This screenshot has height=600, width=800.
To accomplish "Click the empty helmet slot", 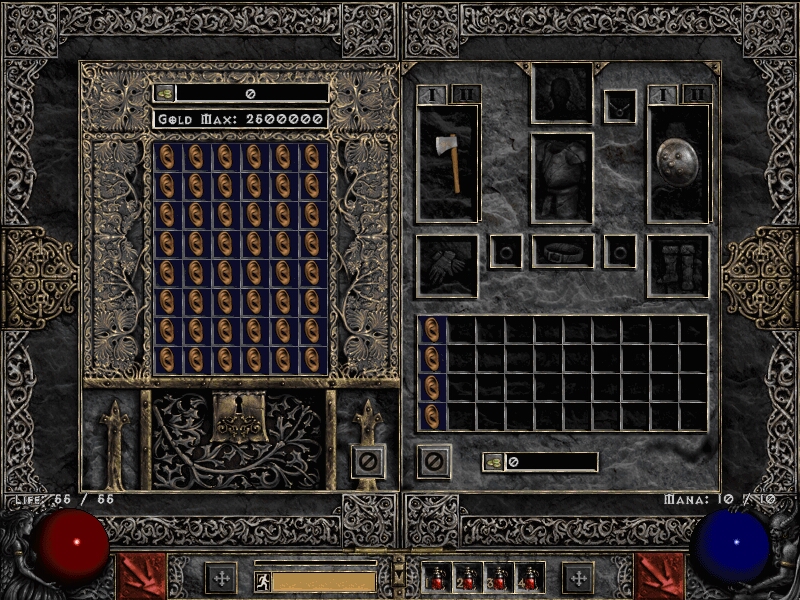I will [561, 93].
